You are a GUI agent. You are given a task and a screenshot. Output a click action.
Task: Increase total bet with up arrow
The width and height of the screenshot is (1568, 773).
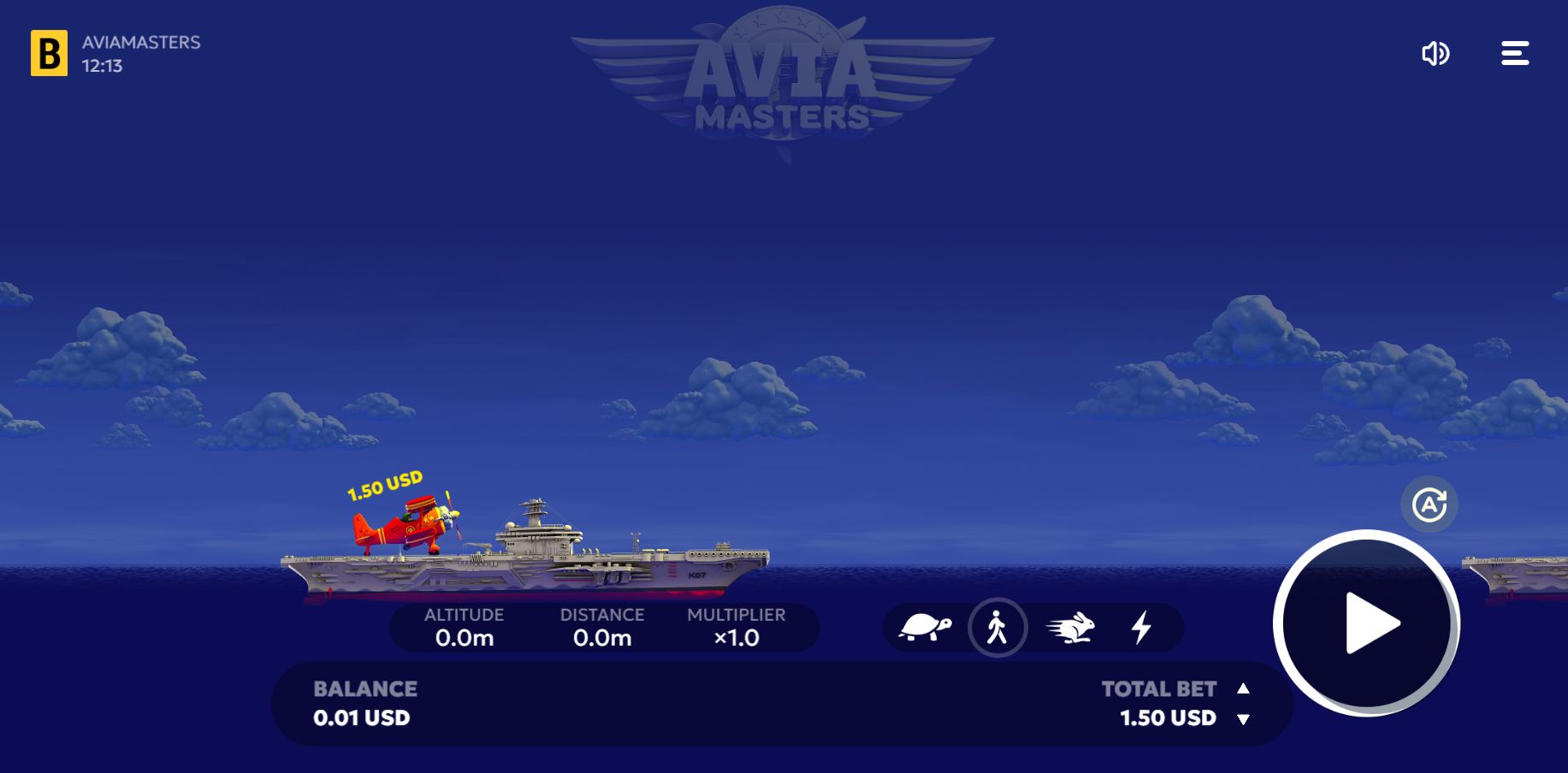[1243, 688]
